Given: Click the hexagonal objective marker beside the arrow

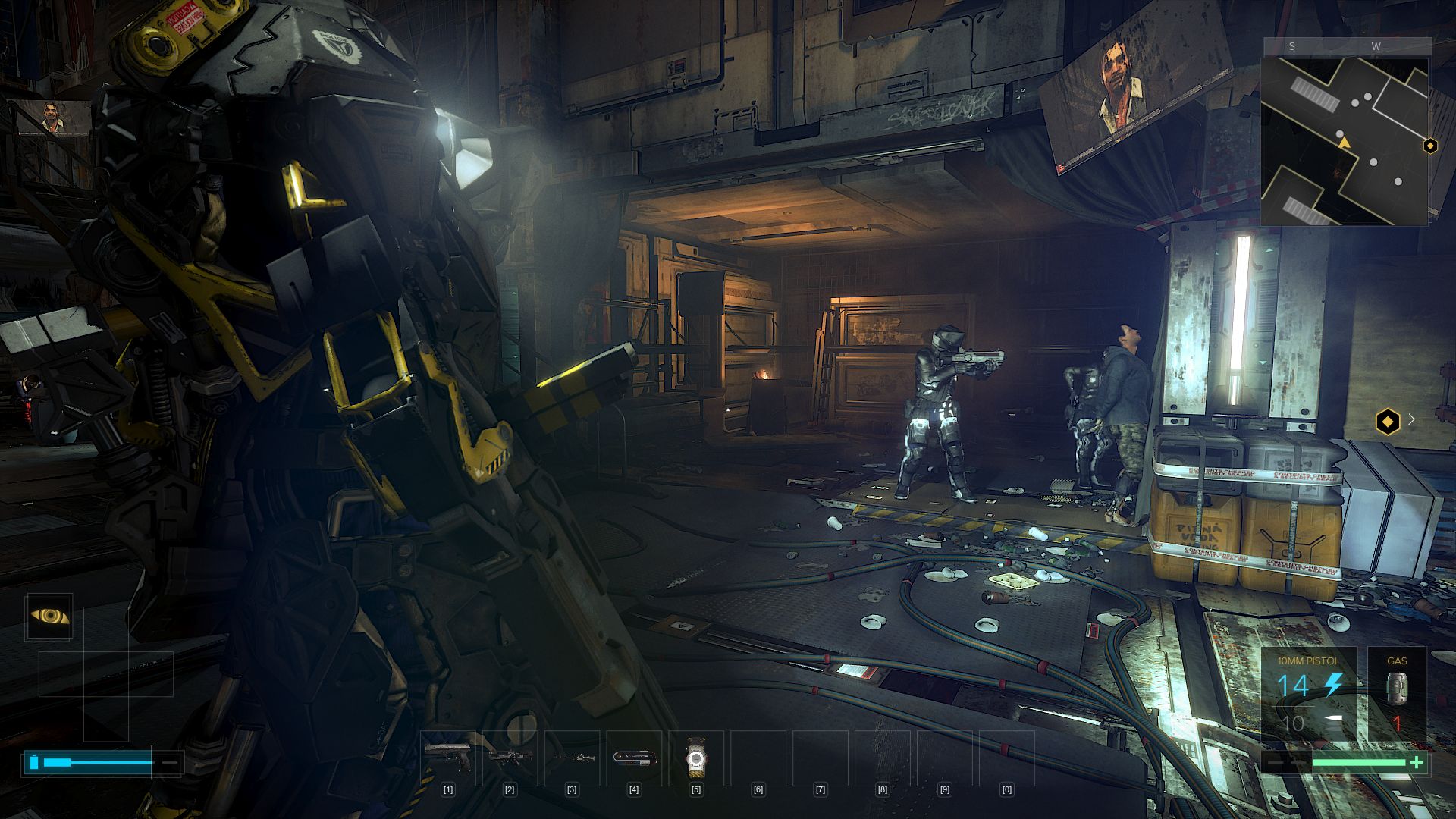Looking at the screenshot, I should click(1388, 422).
